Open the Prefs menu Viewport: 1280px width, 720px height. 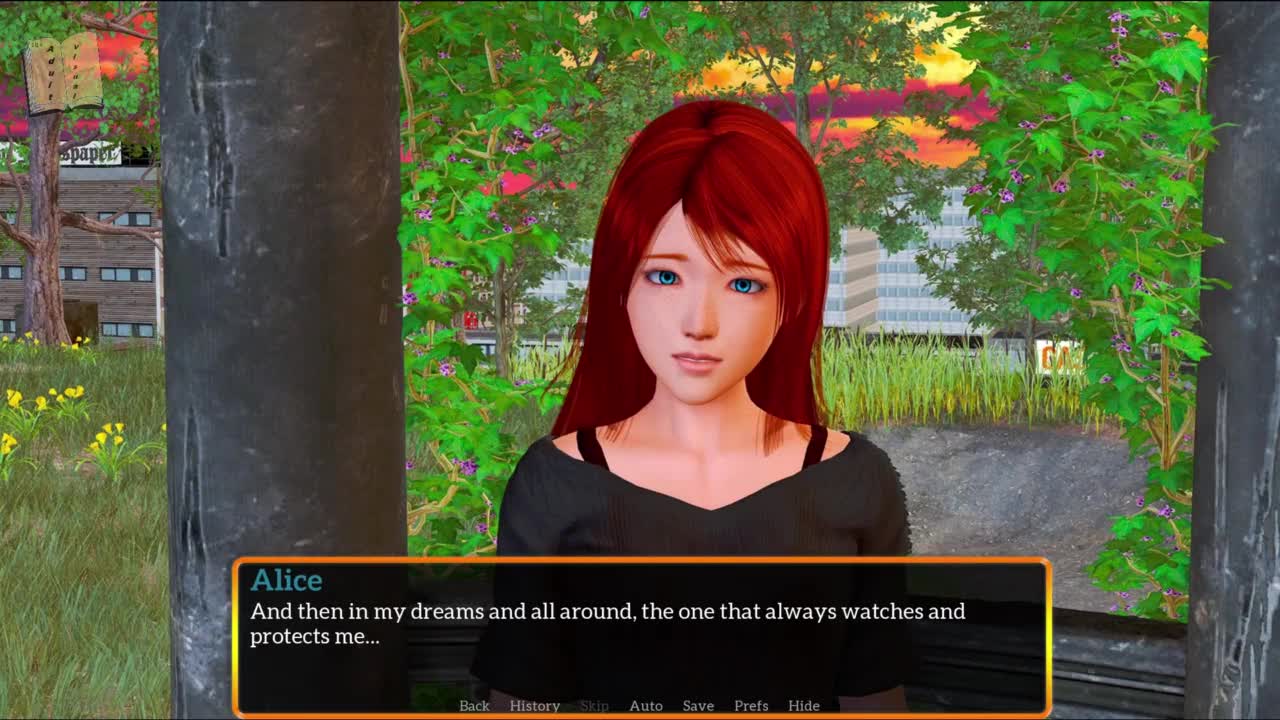point(751,705)
